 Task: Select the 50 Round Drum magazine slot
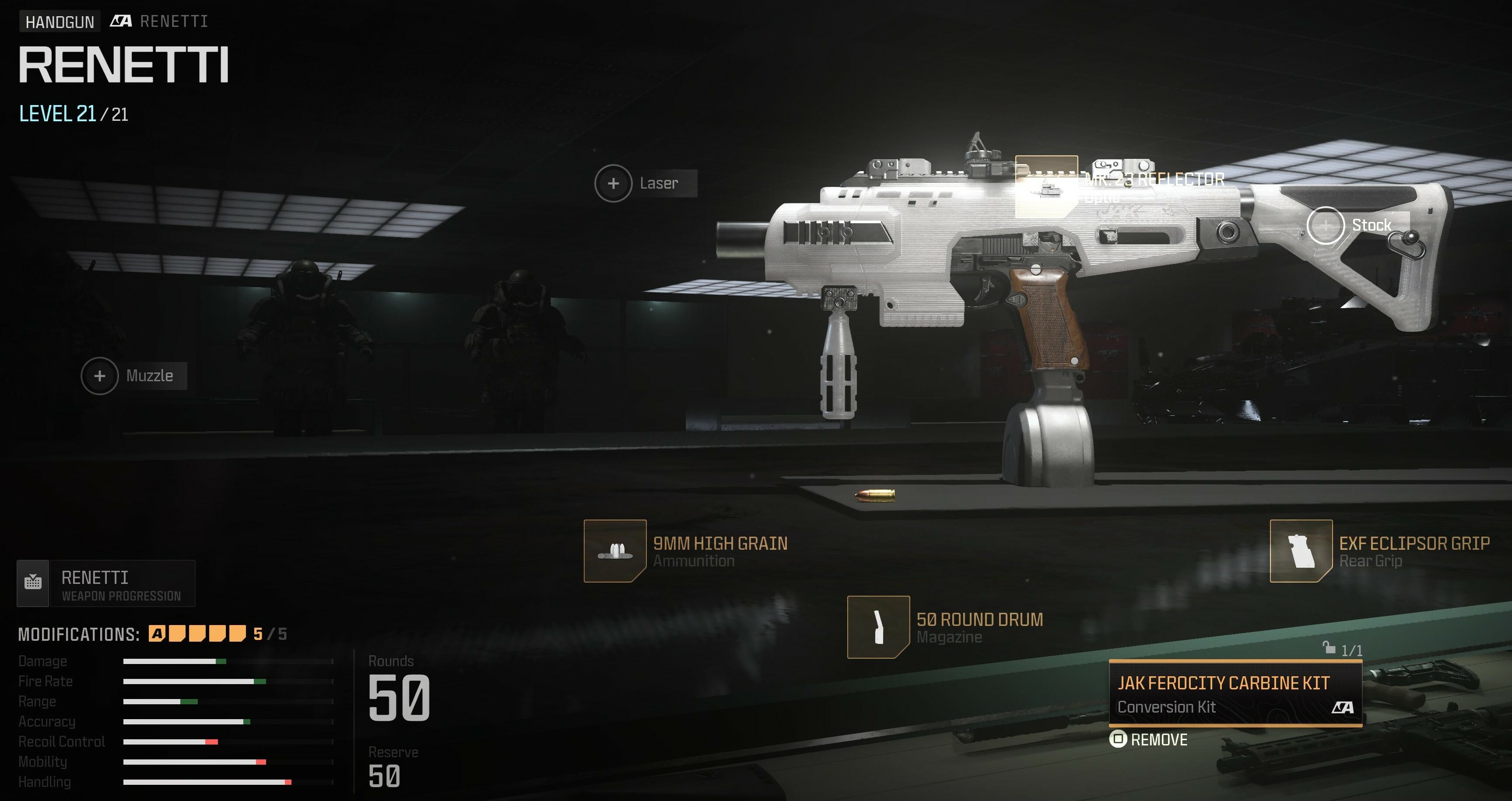point(878,627)
